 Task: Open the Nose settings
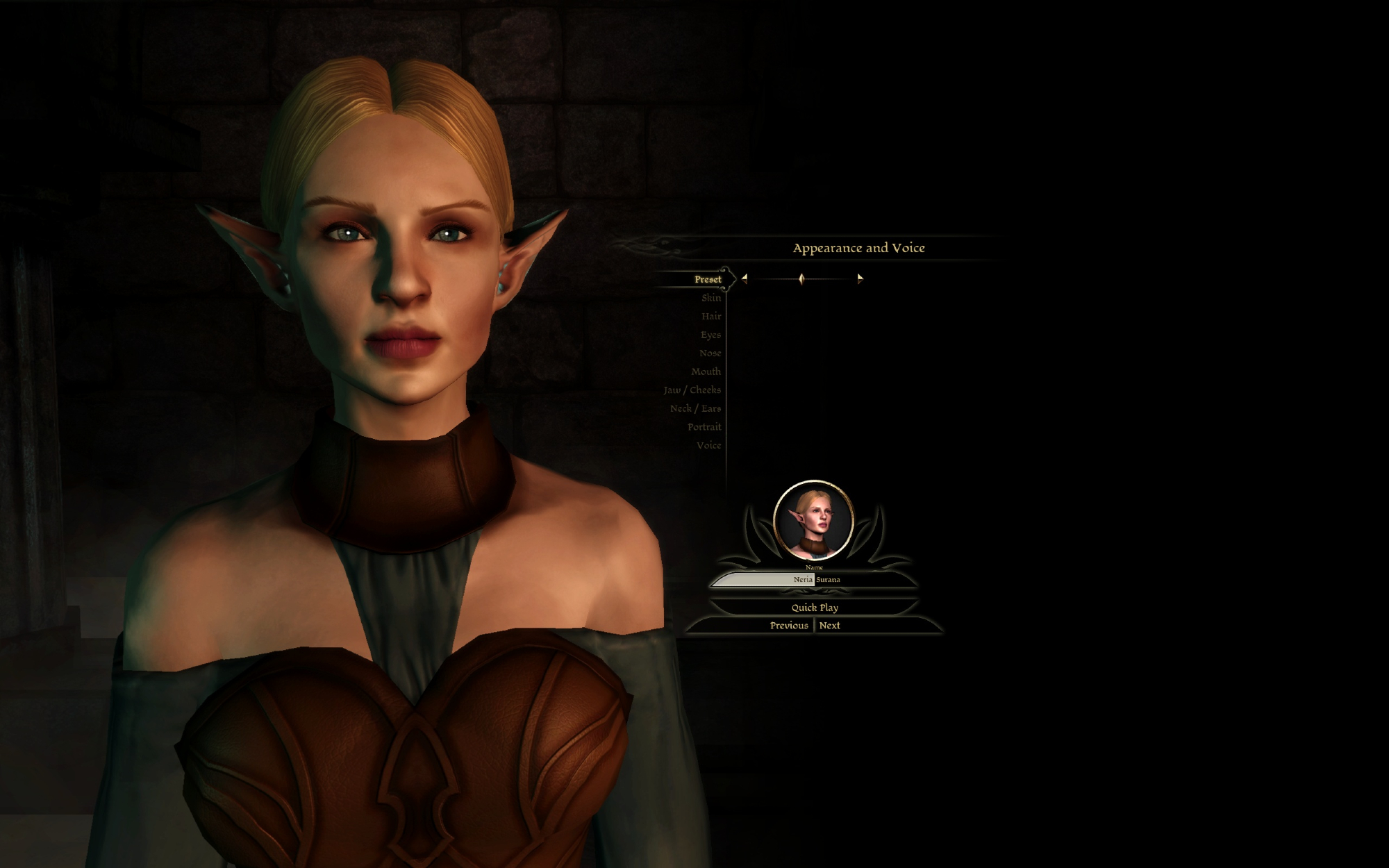710,353
